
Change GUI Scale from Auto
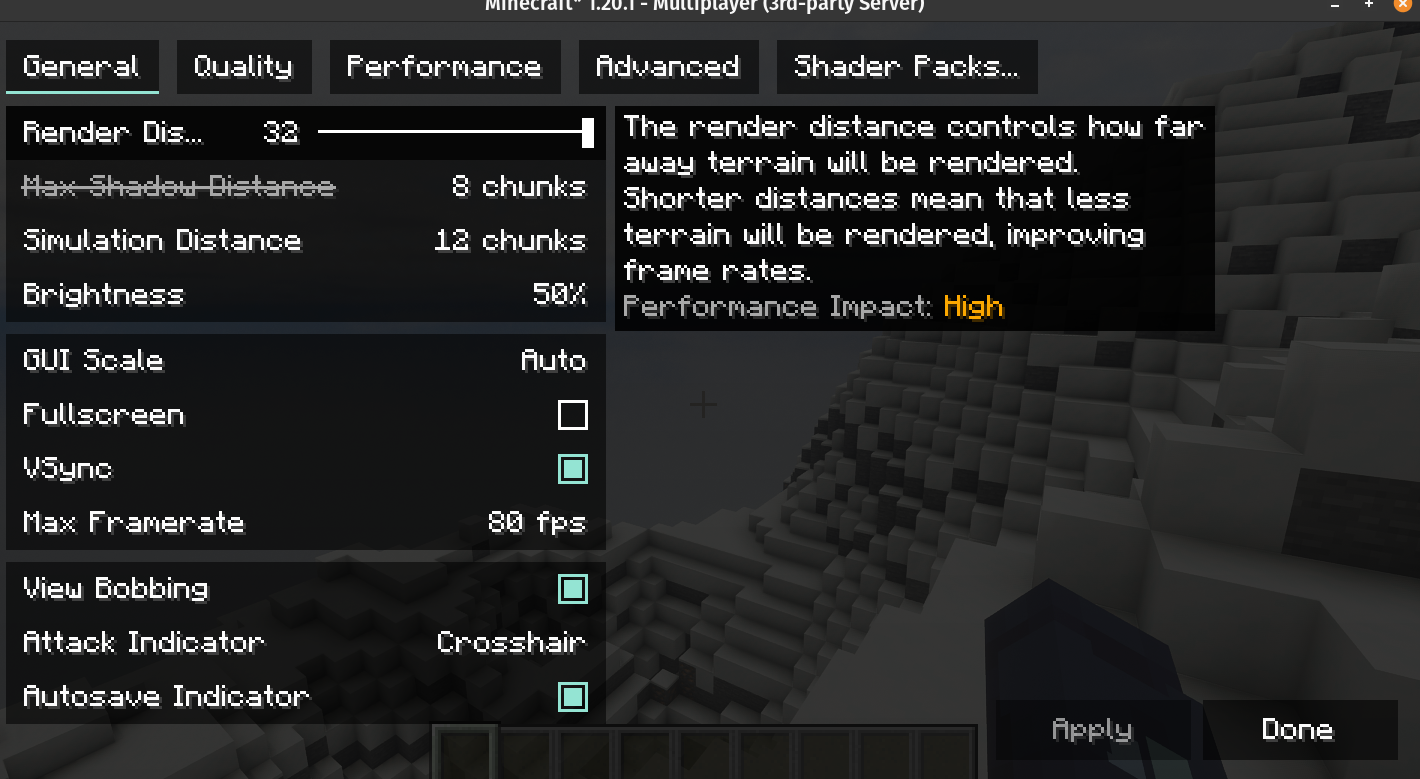[x=305, y=361]
